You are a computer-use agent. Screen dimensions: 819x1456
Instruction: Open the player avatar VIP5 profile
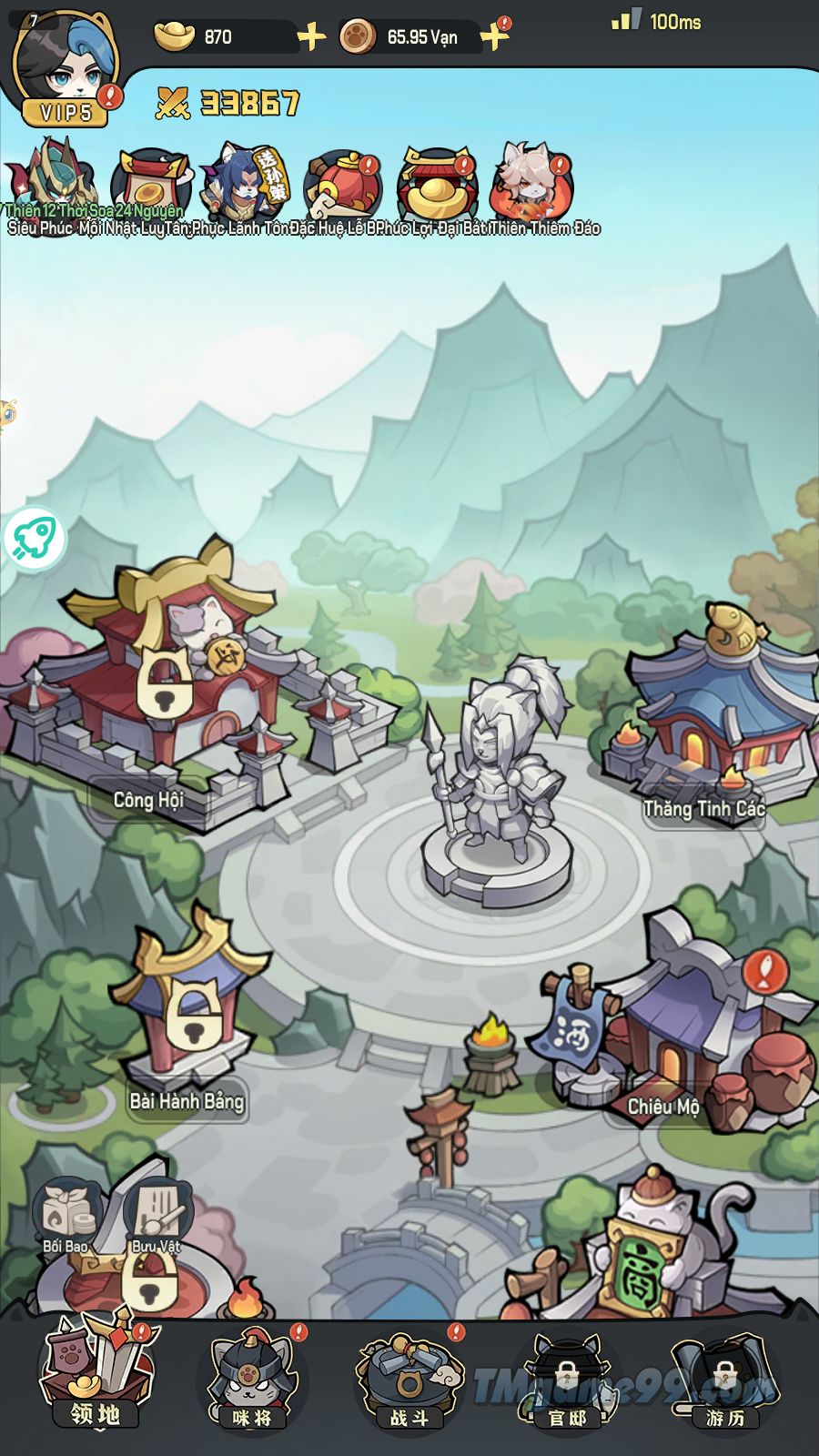pos(64,68)
